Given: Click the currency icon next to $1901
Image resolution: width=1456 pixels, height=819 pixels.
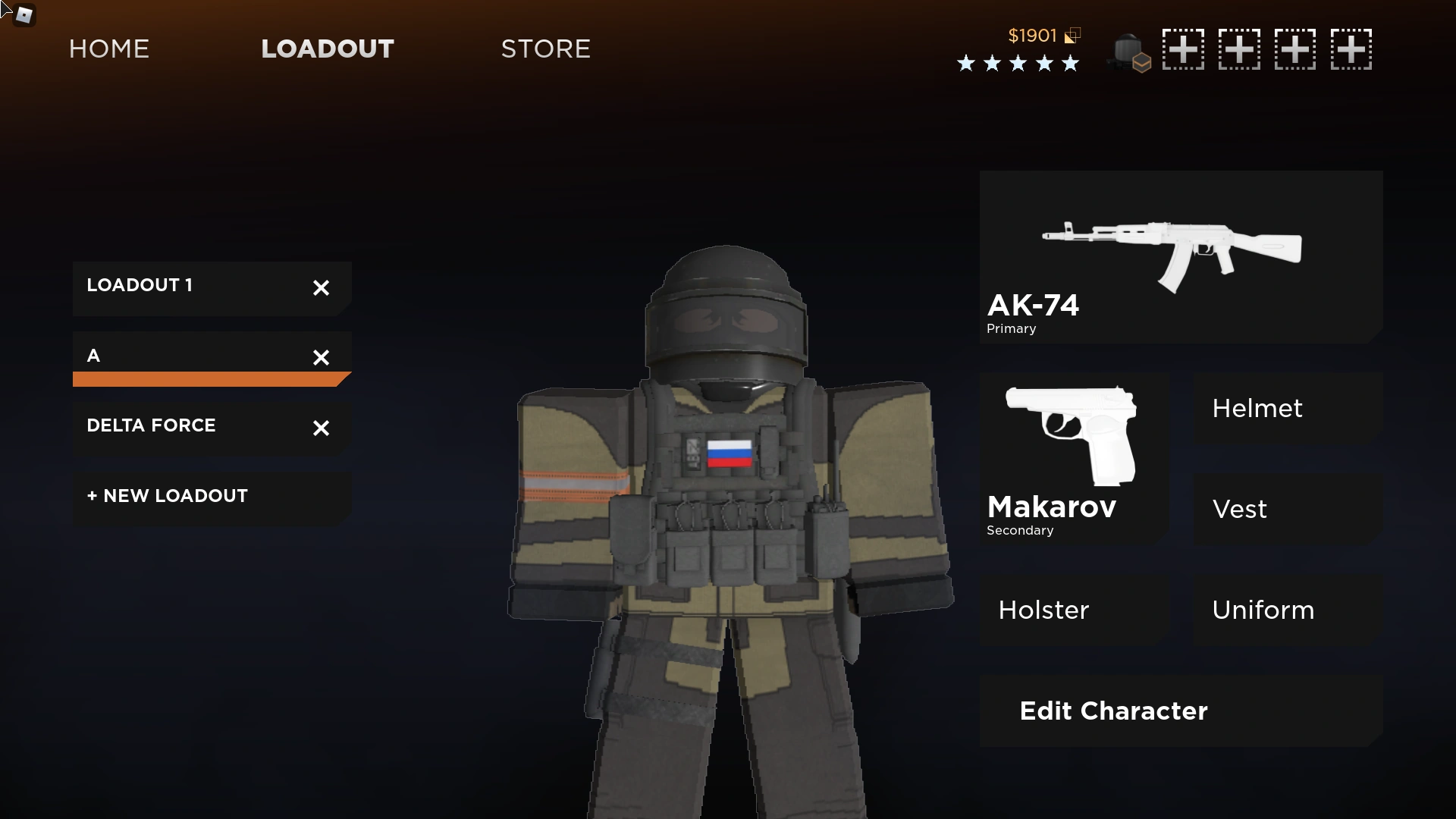Looking at the screenshot, I should pos(1072,35).
